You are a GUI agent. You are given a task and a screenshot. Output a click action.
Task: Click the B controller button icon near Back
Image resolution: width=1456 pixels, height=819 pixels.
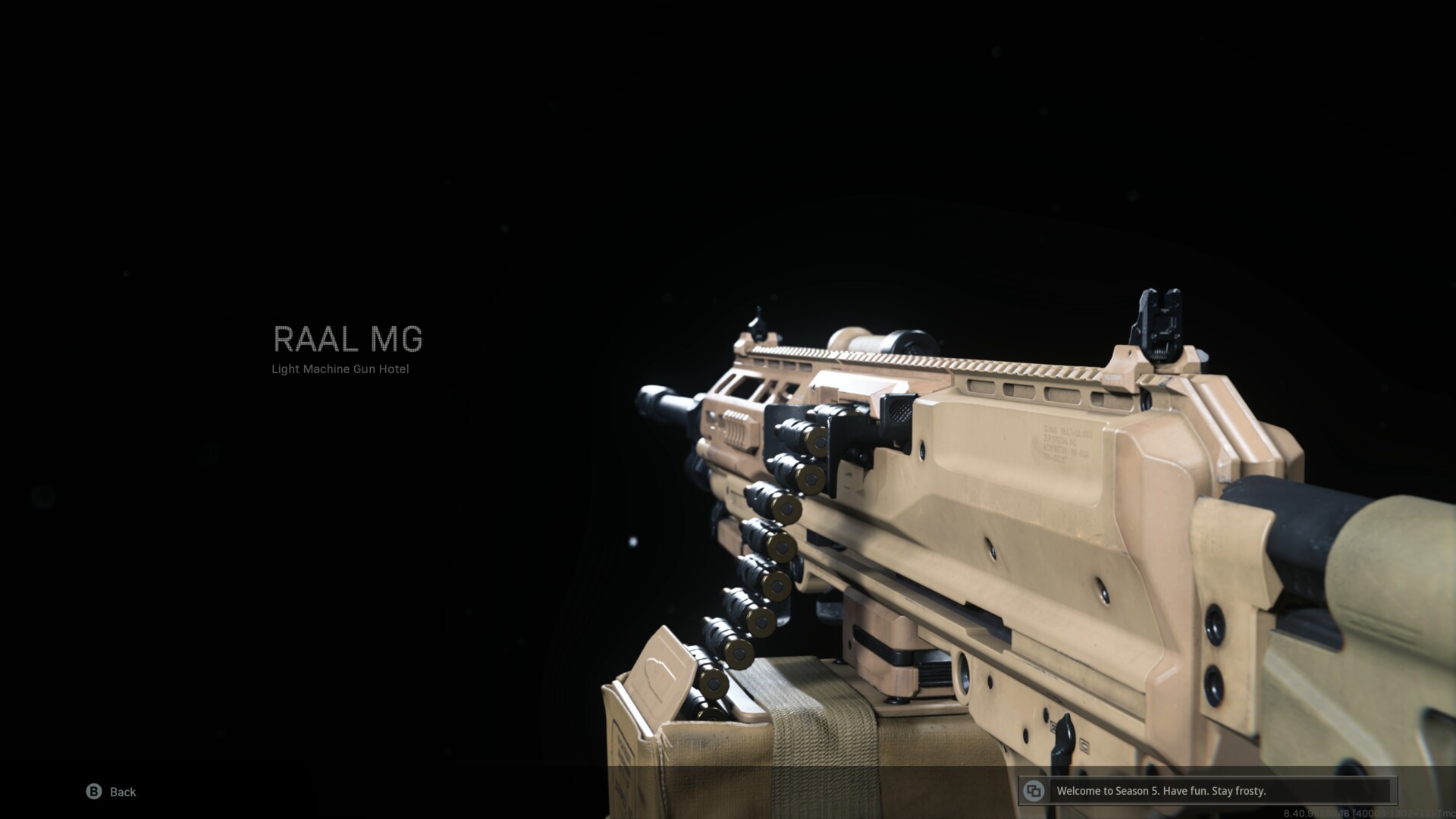[93, 792]
